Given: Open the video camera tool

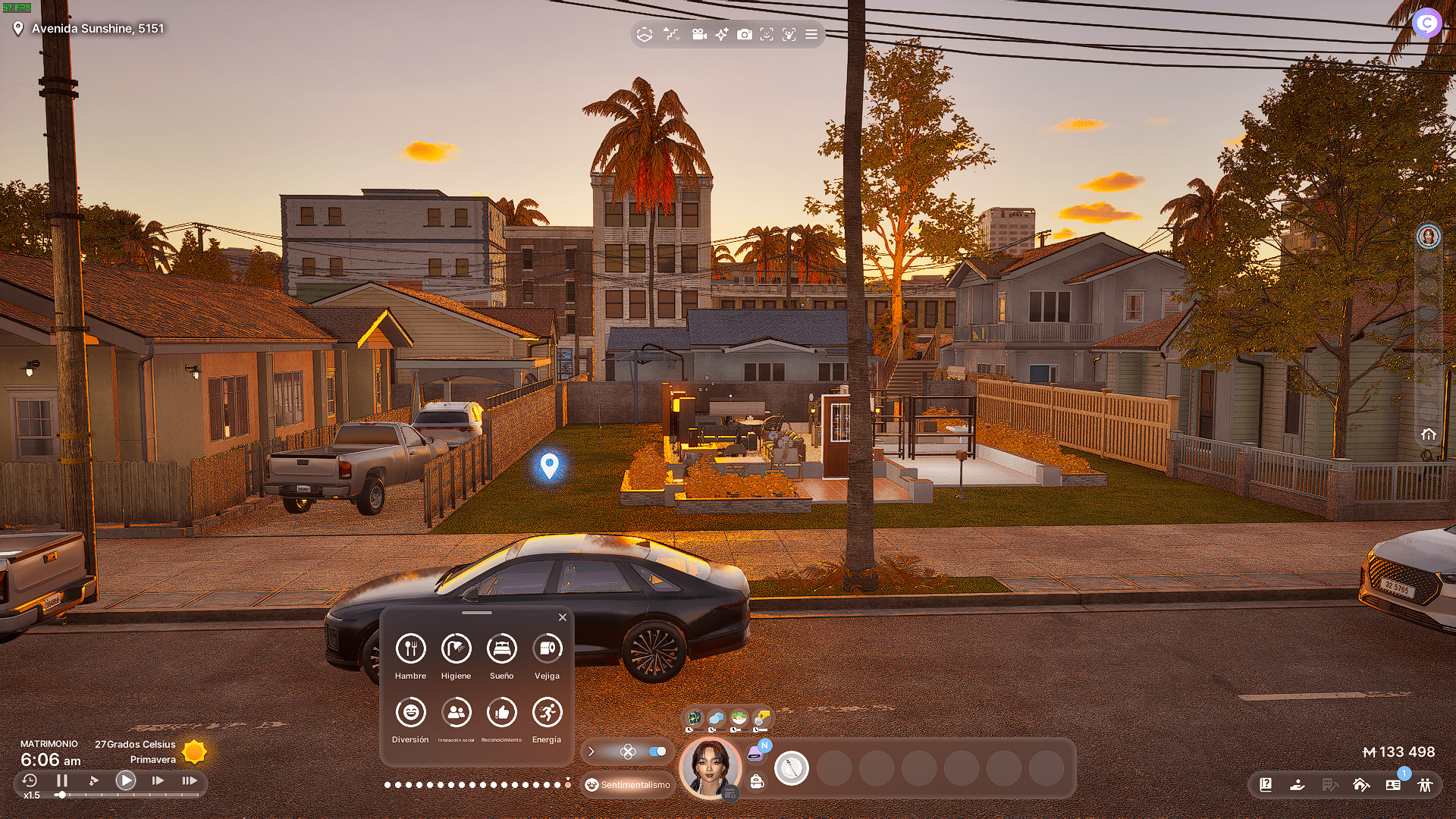Looking at the screenshot, I should (x=699, y=34).
